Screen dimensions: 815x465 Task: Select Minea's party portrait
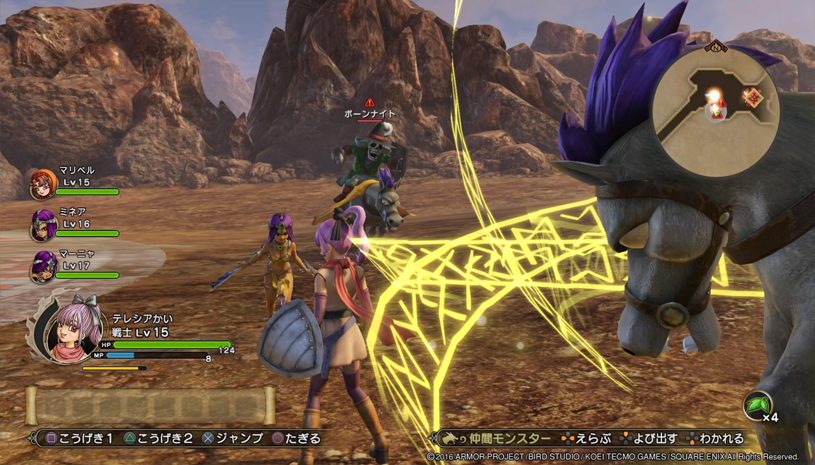[43, 225]
